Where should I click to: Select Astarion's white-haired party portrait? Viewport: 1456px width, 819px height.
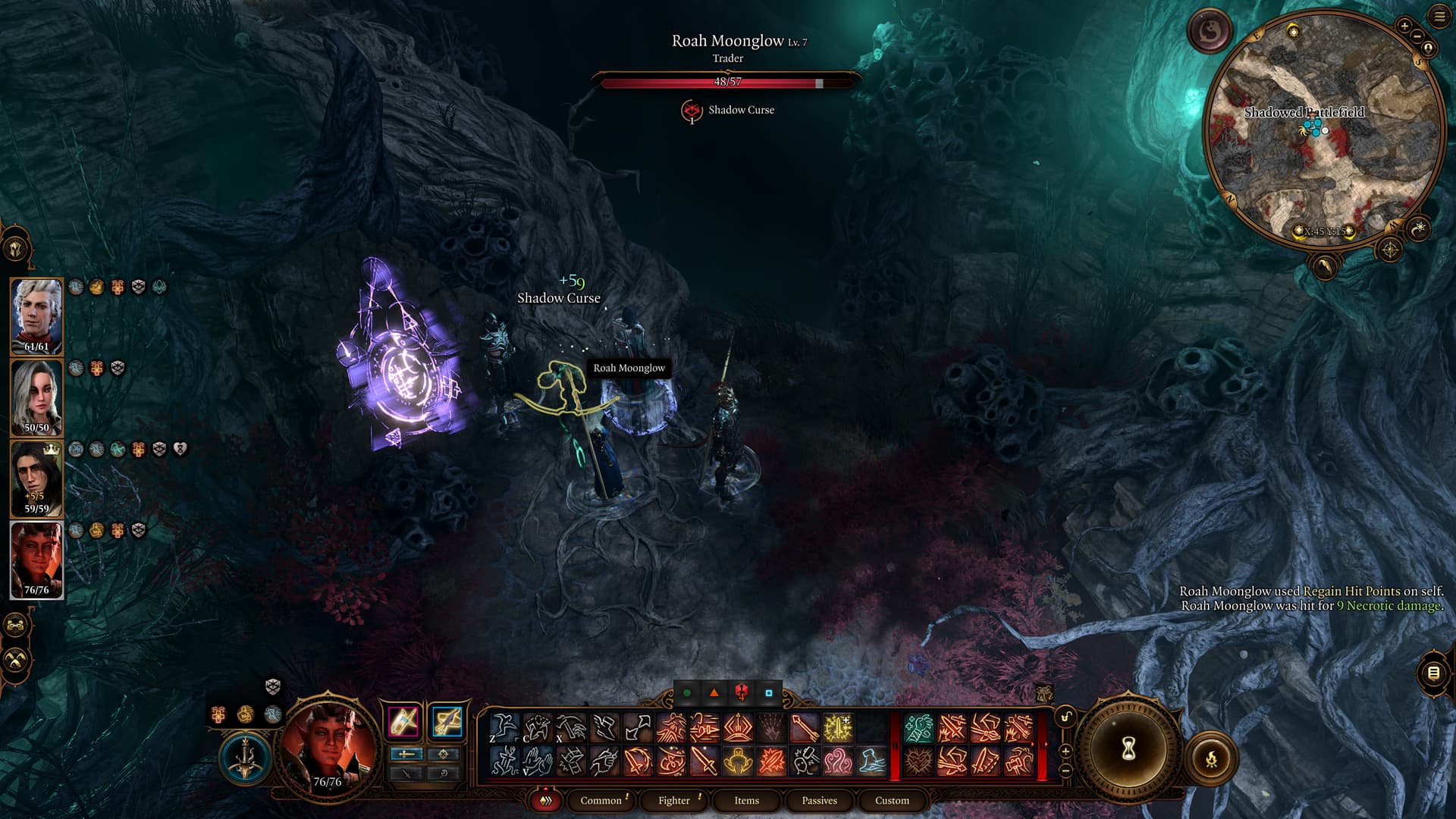point(36,315)
